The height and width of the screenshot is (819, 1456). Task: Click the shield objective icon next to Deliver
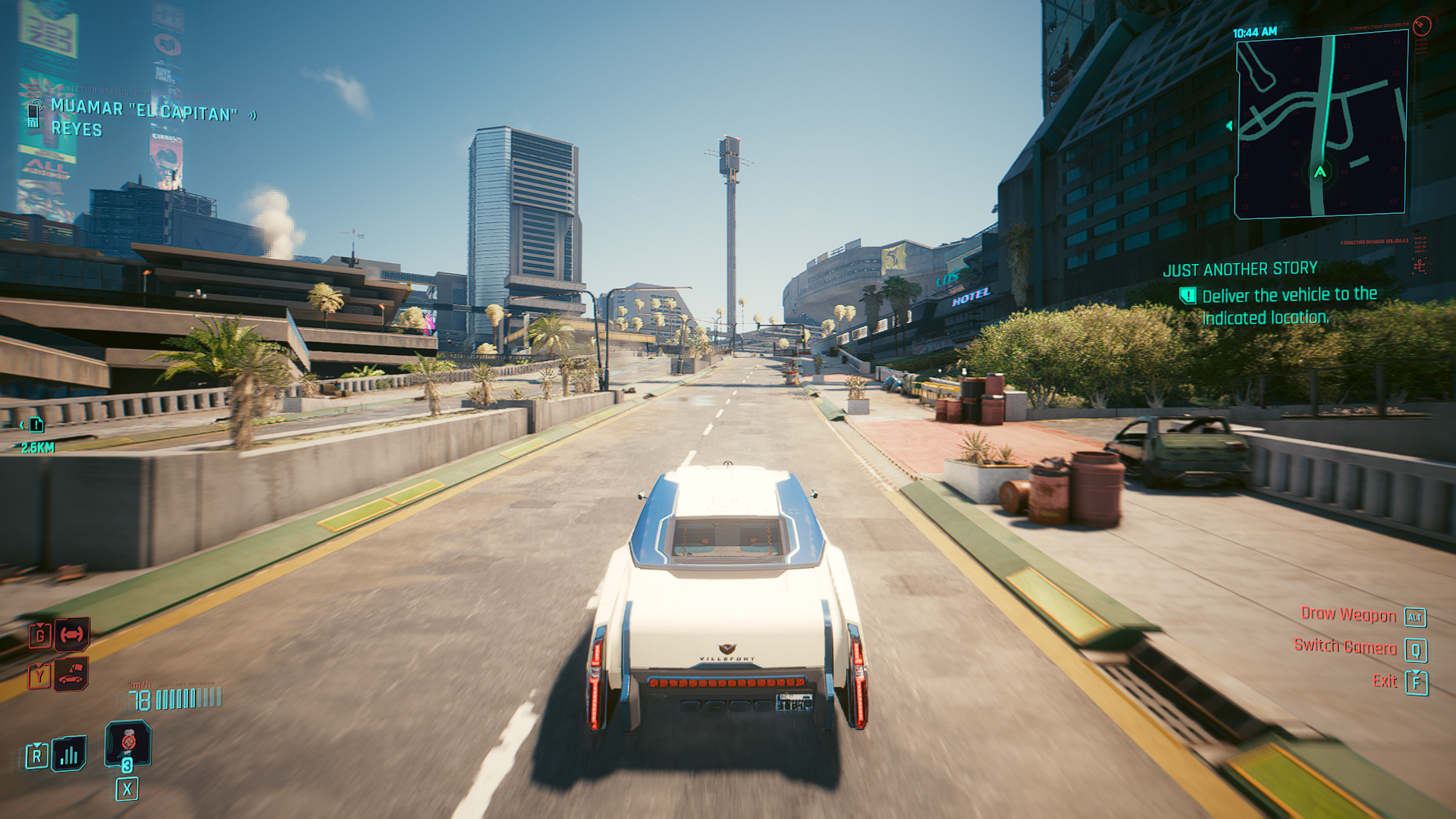coord(1188,296)
